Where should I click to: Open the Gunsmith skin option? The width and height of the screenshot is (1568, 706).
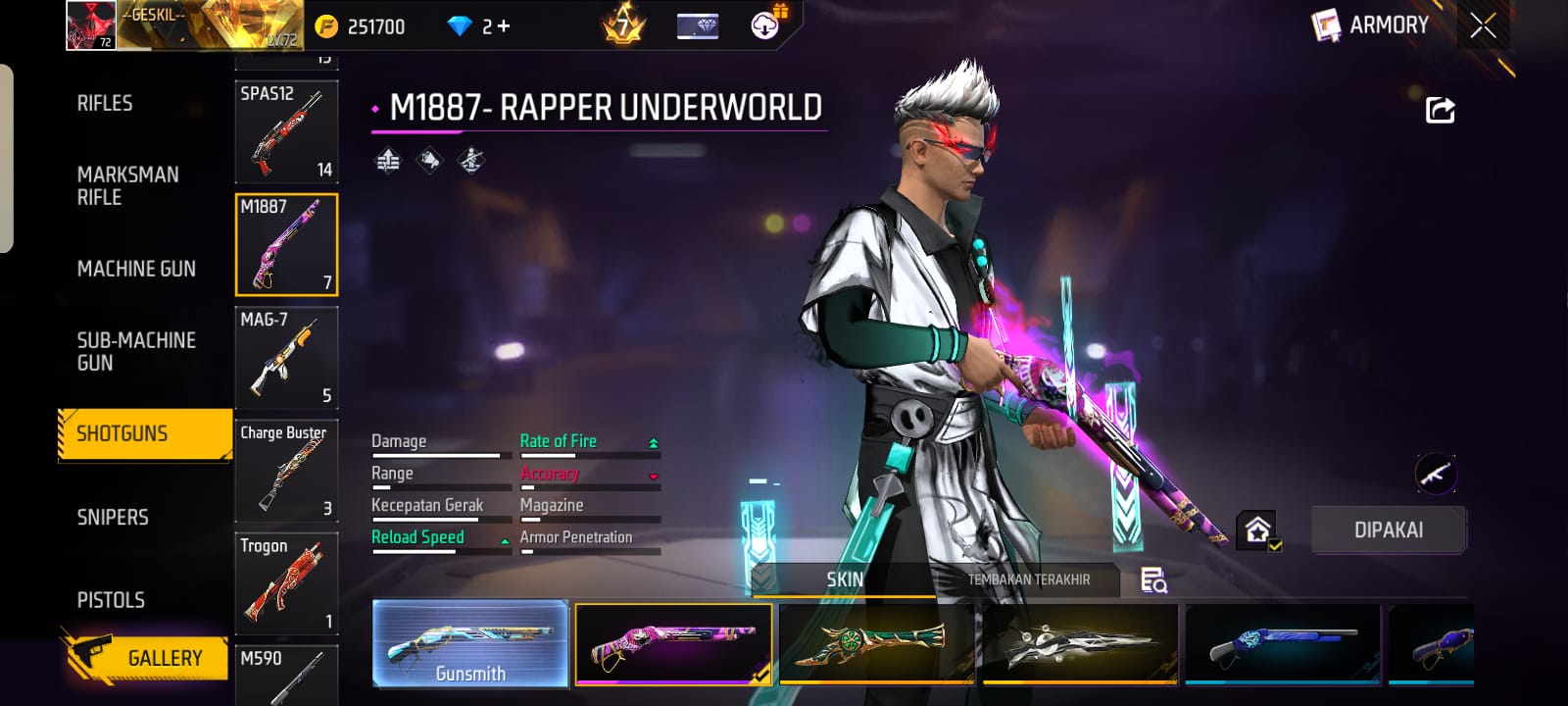pyautogui.click(x=470, y=643)
